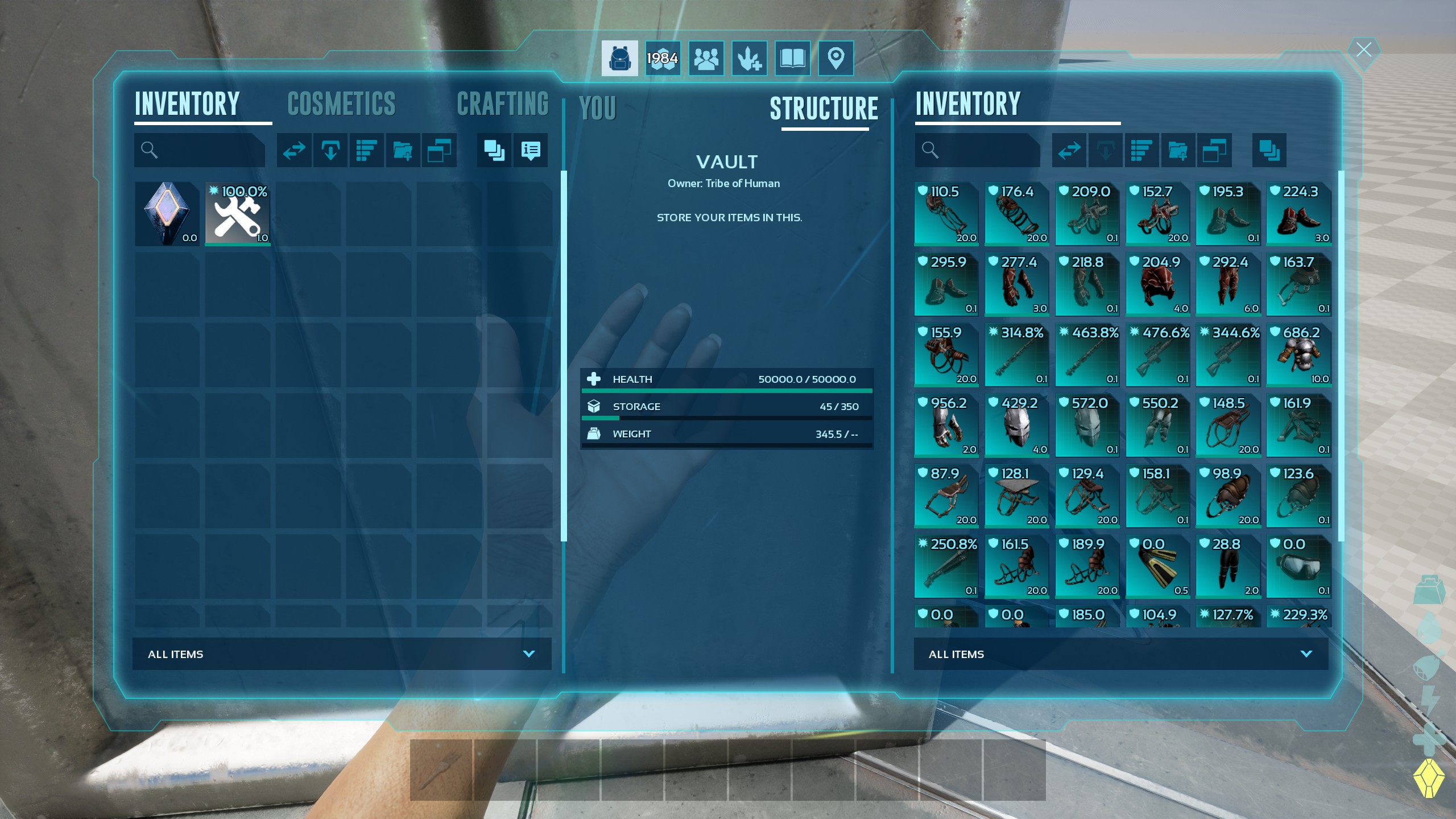Open the tribe members icon

tap(706, 58)
